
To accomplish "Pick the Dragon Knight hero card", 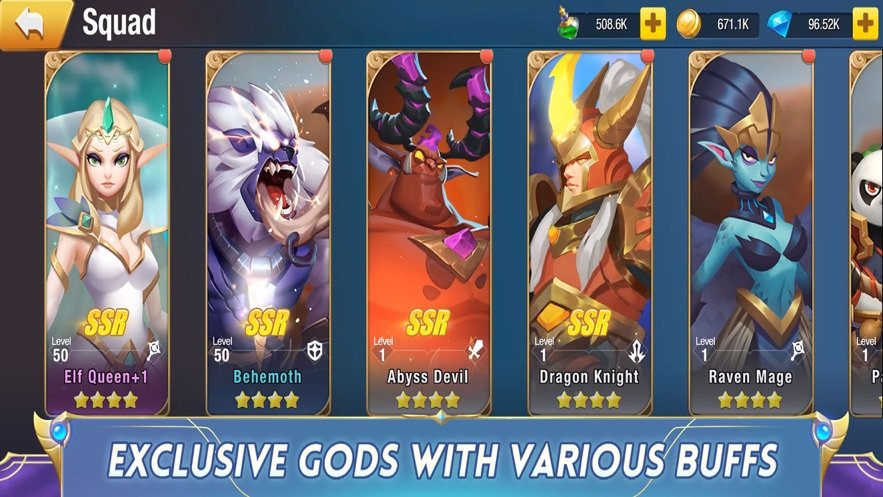I will point(590,232).
